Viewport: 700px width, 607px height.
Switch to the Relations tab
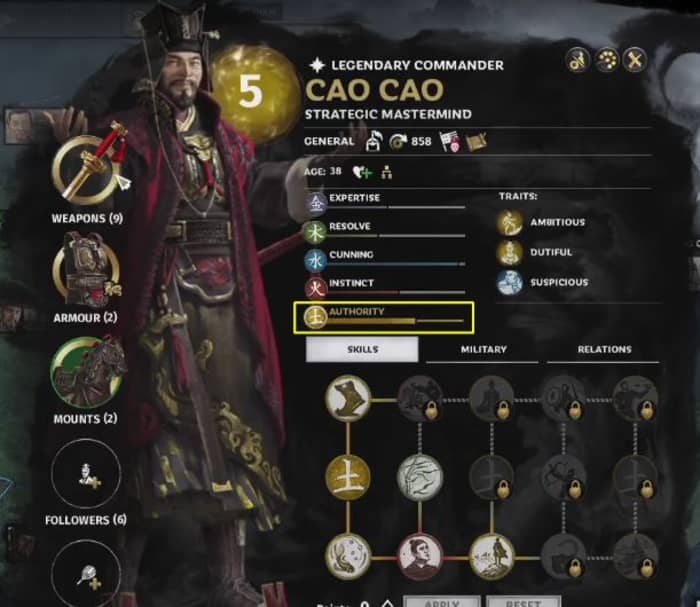pos(604,349)
